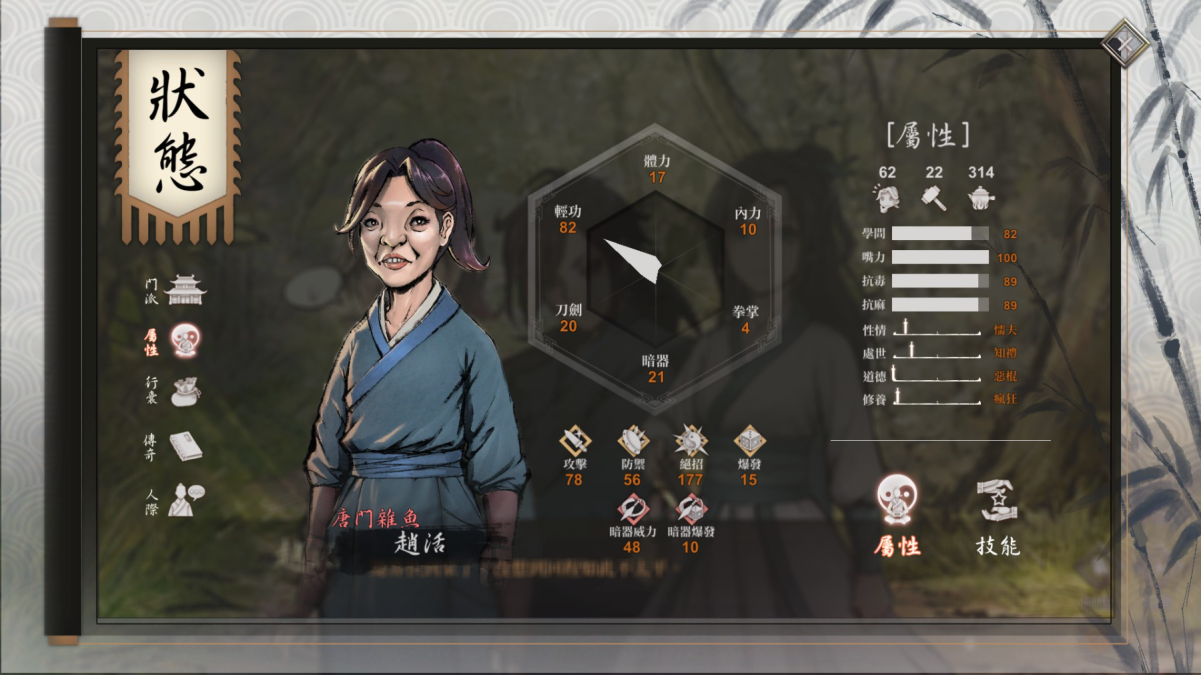Image resolution: width=1201 pixels, height=675 pixels.
Task: Click the 攻擊 (Attack) stat icon
Action: click(x=574, y=441)
